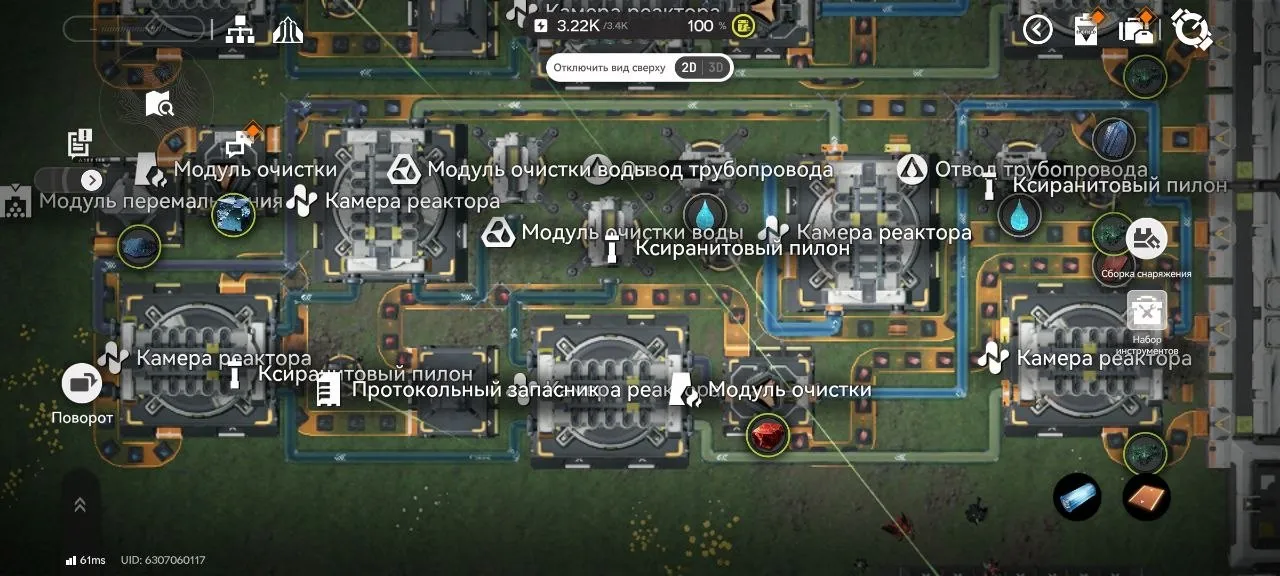
Task: Switch the view toggle to 3D
Action: tap(715, 68)
